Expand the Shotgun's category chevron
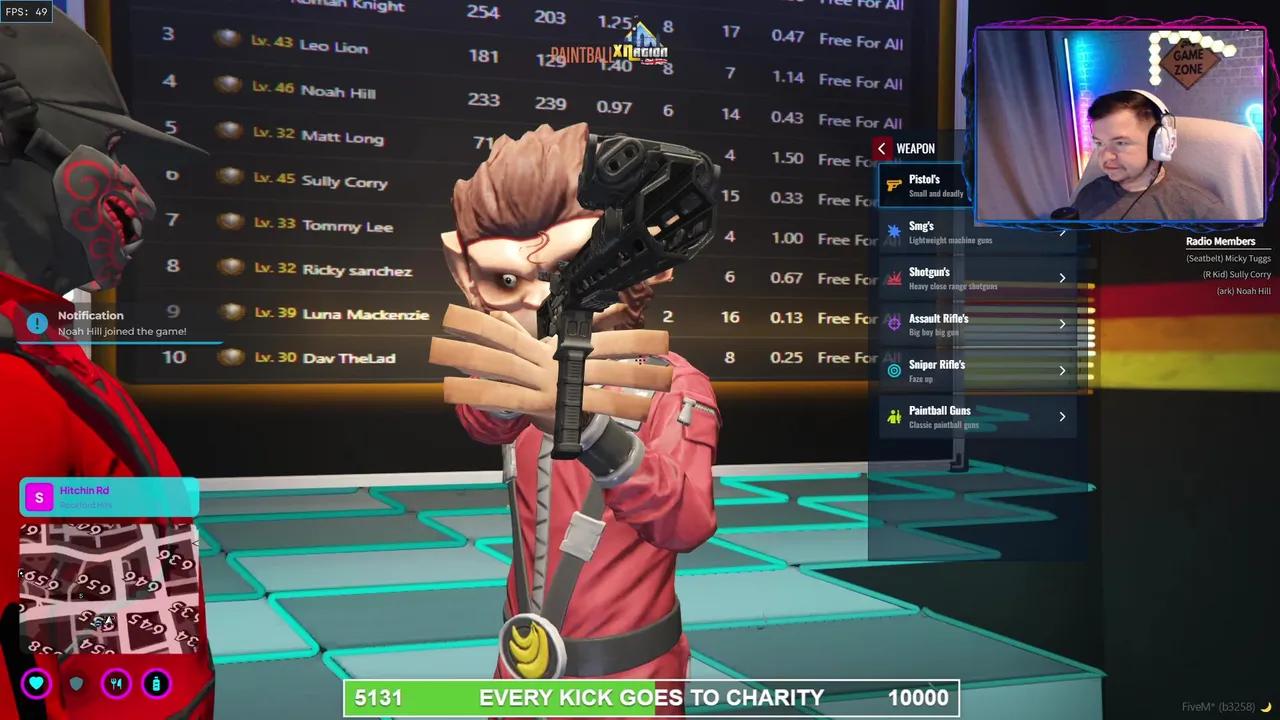 (x=1062, y=278)
